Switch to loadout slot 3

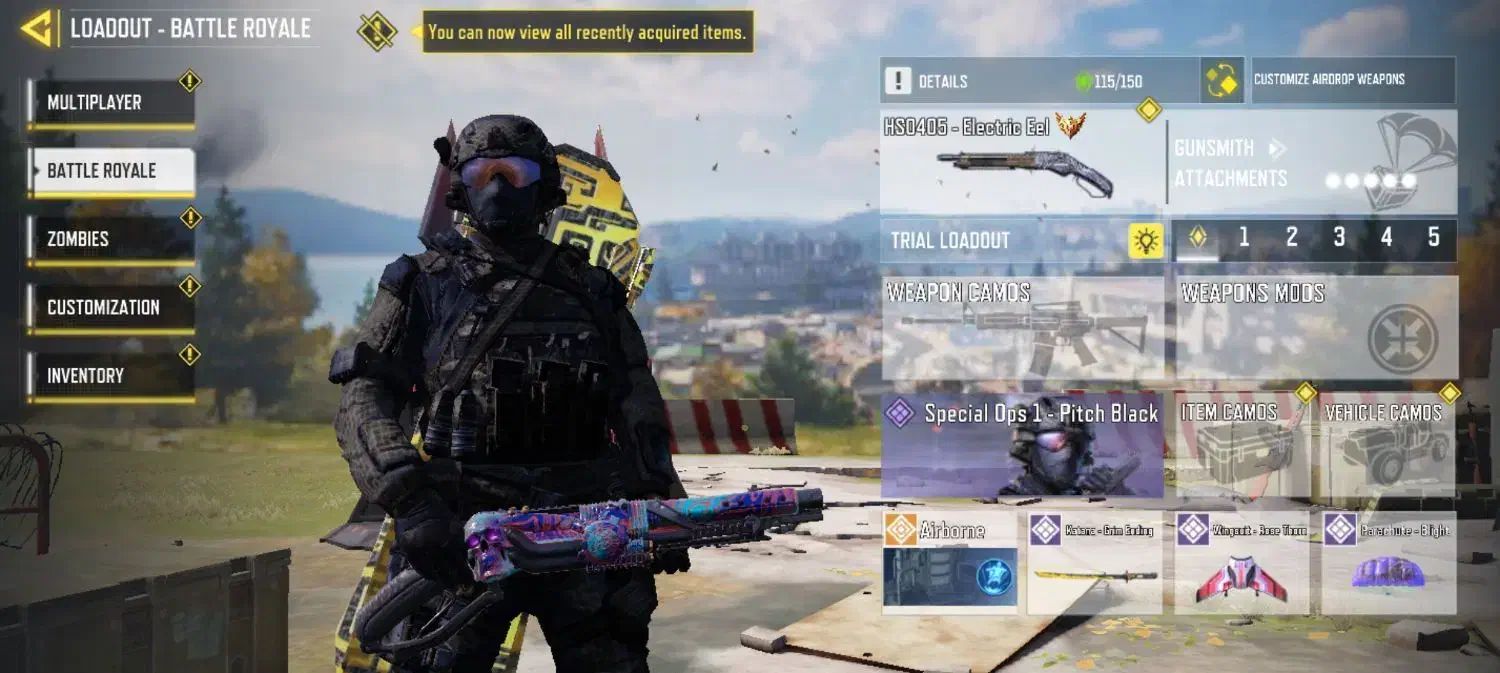[1339, 238]
